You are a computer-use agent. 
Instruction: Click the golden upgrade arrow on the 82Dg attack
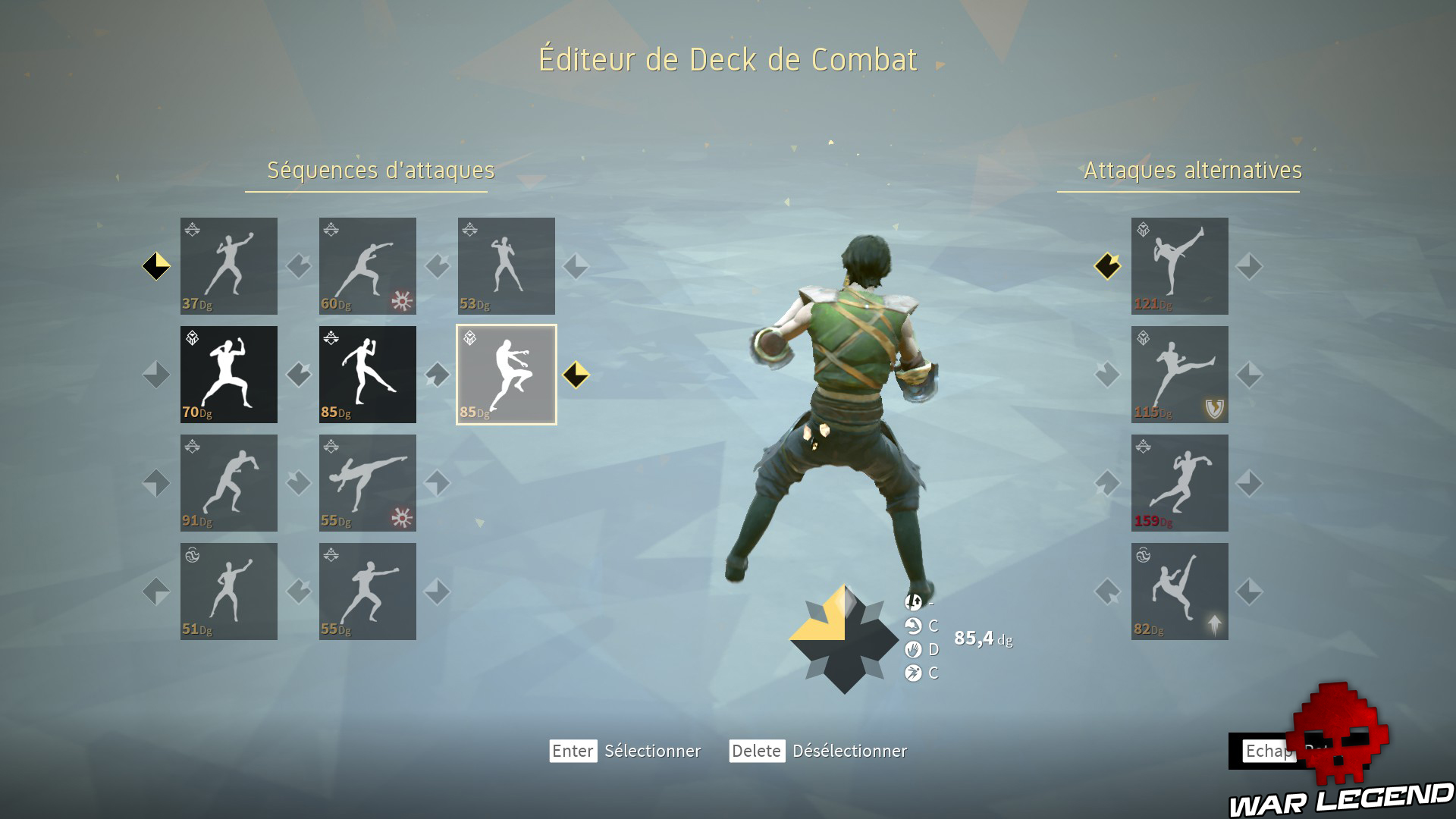[1216, 624]
